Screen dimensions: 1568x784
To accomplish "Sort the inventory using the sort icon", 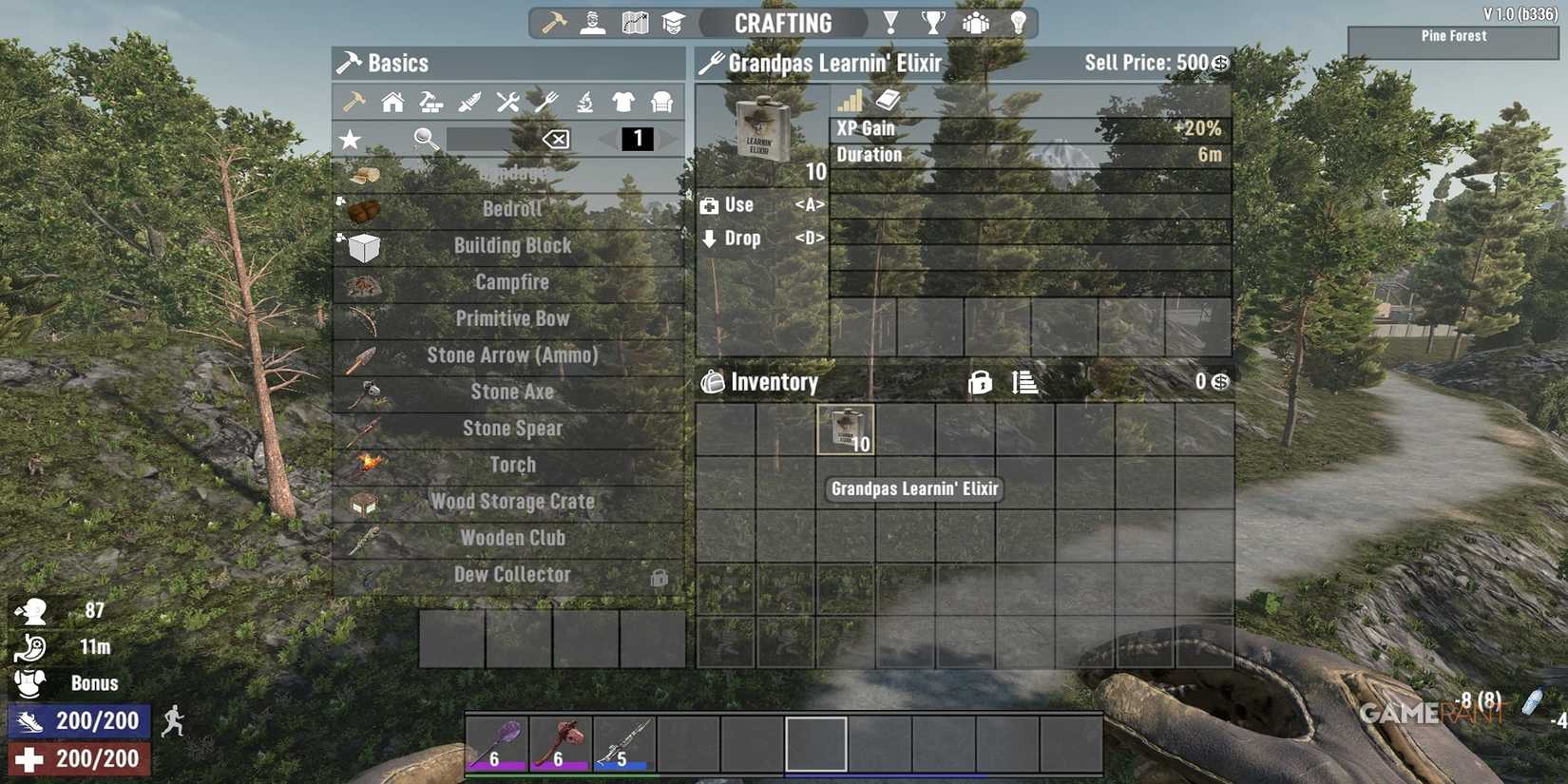I will pyautogui.click(x=1023, y=382).
